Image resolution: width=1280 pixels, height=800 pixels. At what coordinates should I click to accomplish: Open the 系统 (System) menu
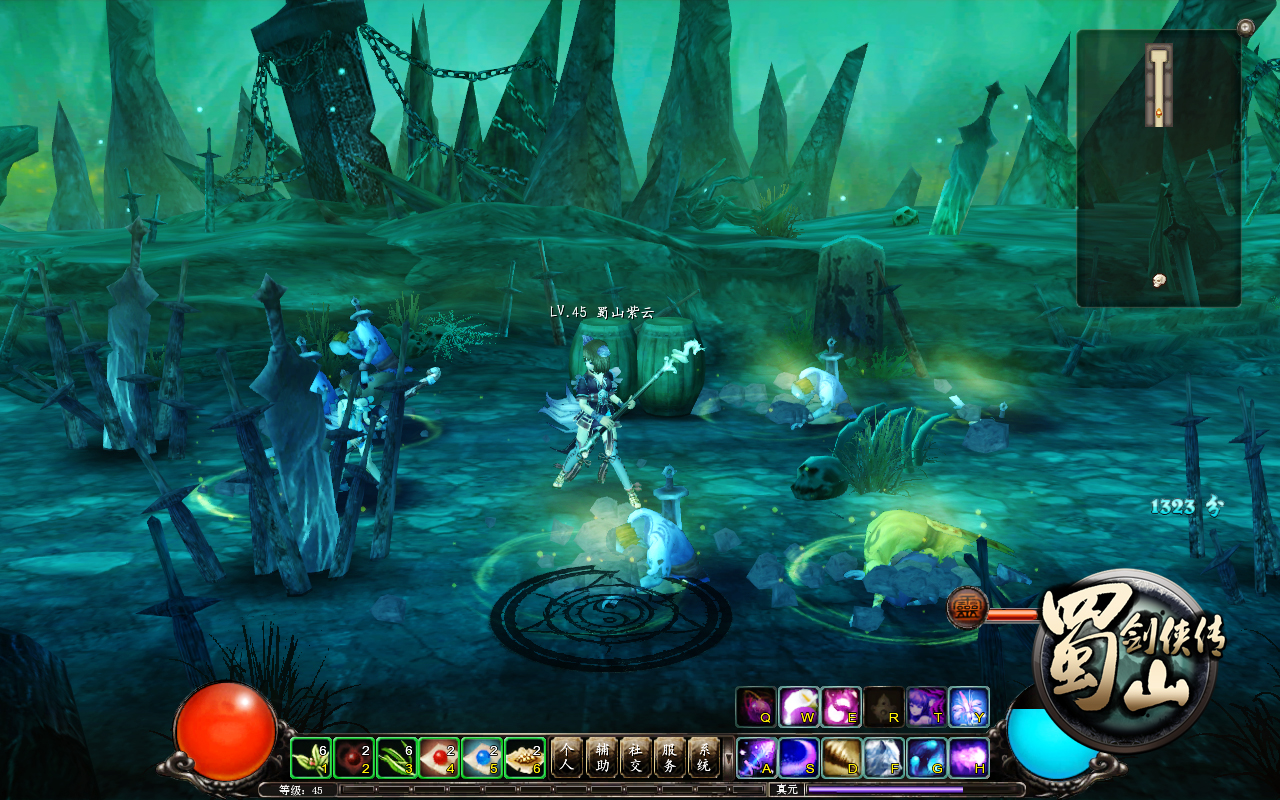(703, 757)
